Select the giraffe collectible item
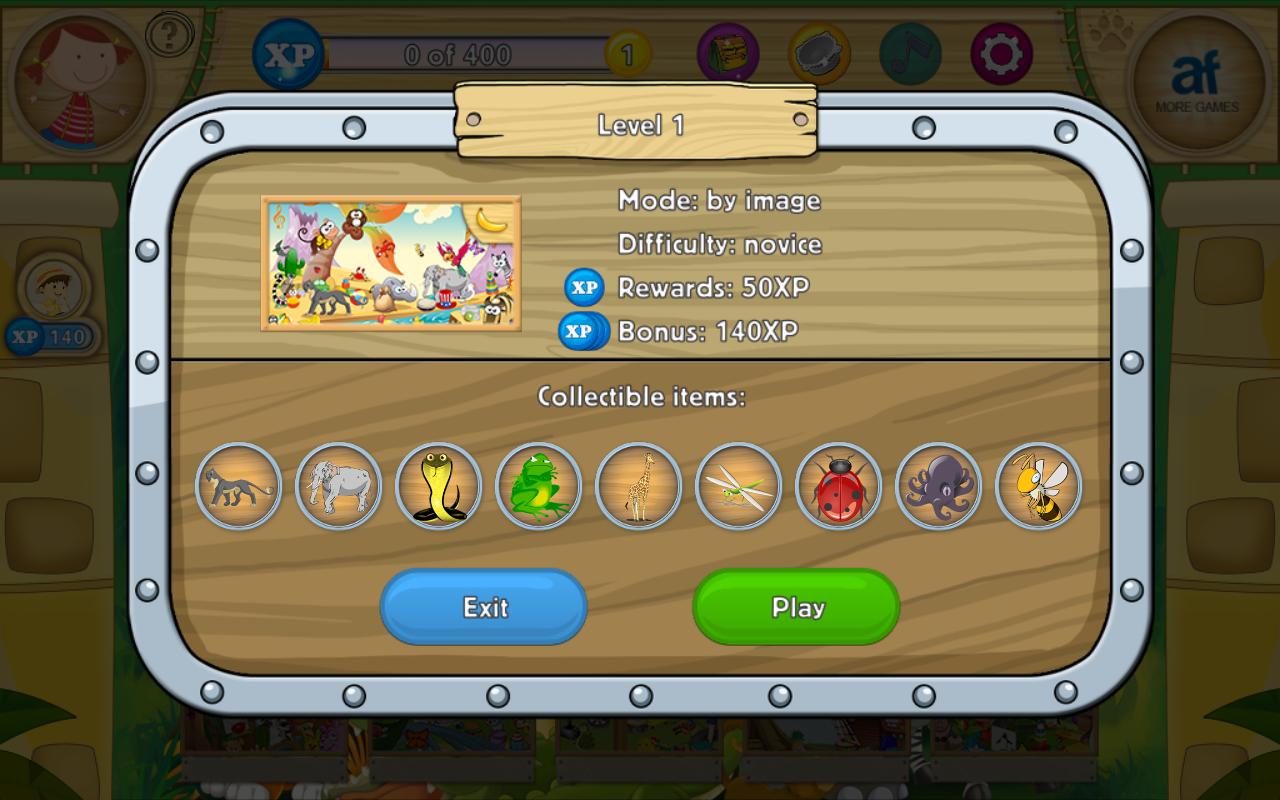The image size is (1280, 800). pyautogui.click(x=638, y=486)
